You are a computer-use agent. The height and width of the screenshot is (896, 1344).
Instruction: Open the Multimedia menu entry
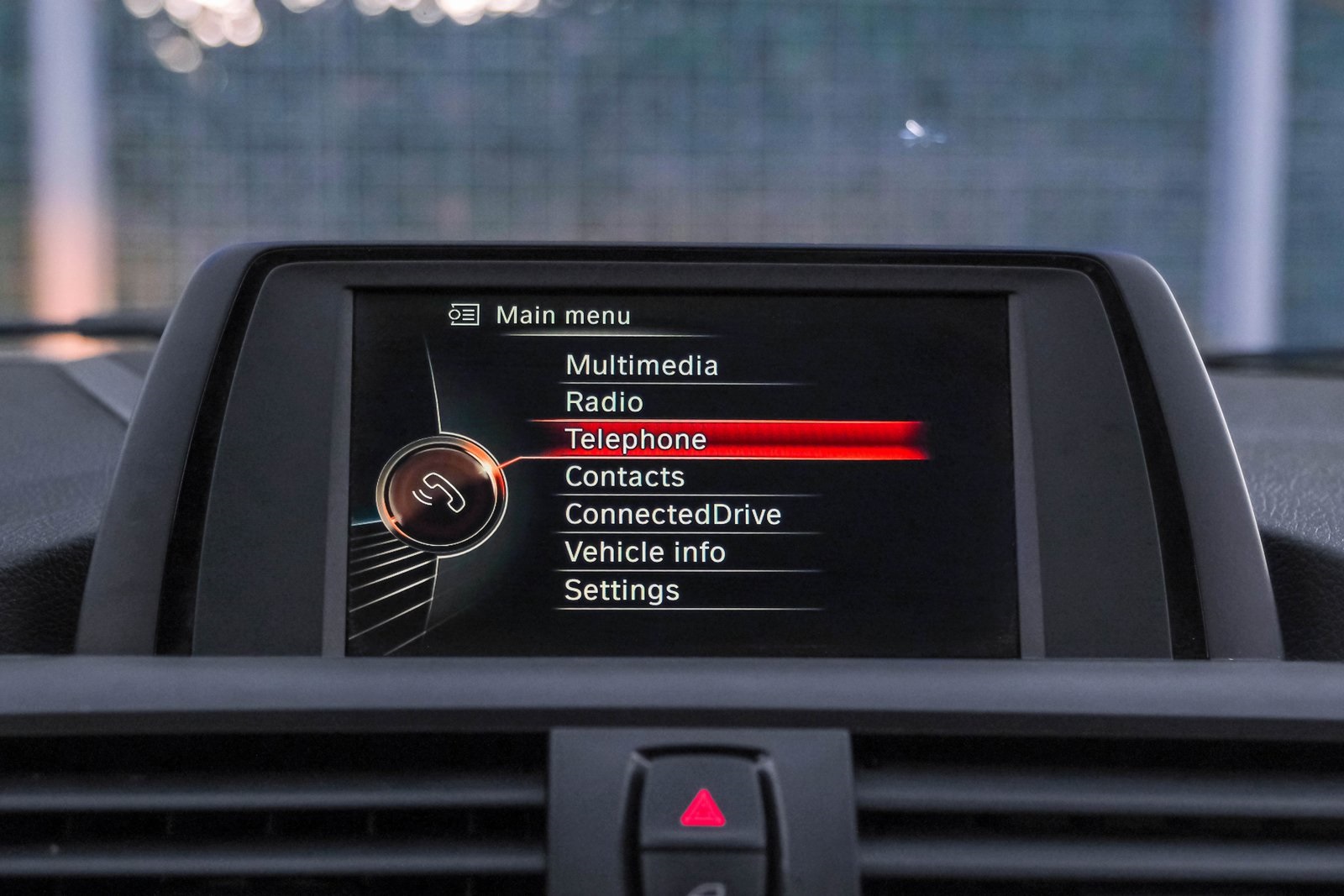pos(642,365)
